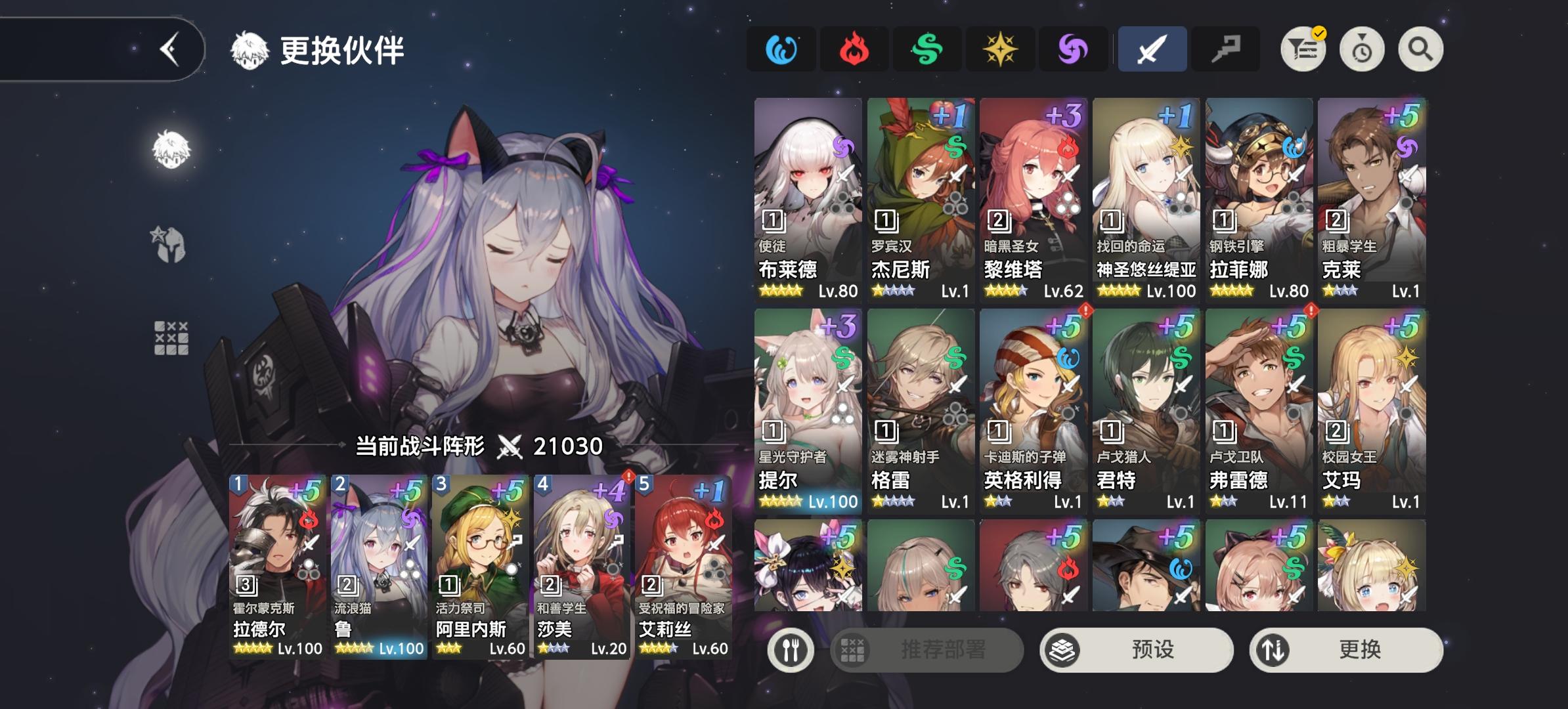
Task: Open the filter list with orange checkmark
Action: (x=1303, y=49)
